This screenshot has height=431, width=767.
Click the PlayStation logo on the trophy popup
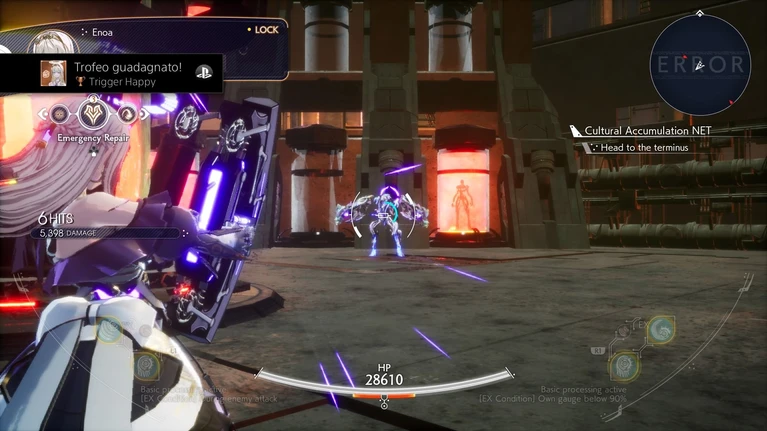click(x=203, y=73)
